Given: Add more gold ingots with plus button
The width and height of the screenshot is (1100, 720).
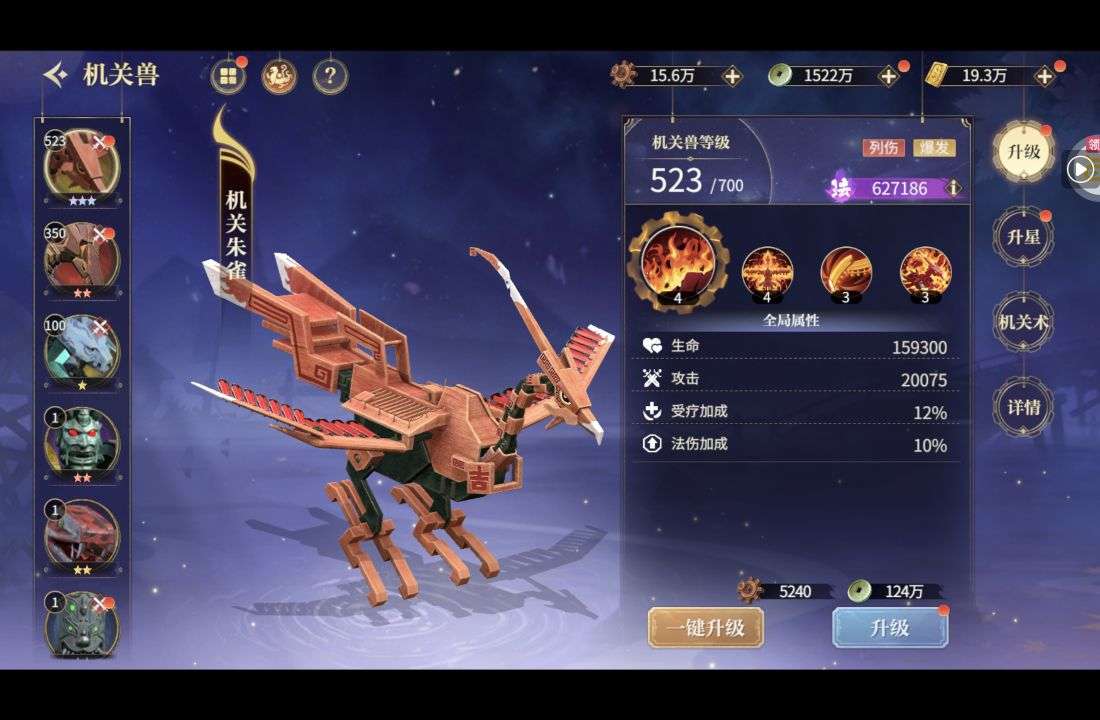Looking at the screenshot, I should [x=1045, y=76].
